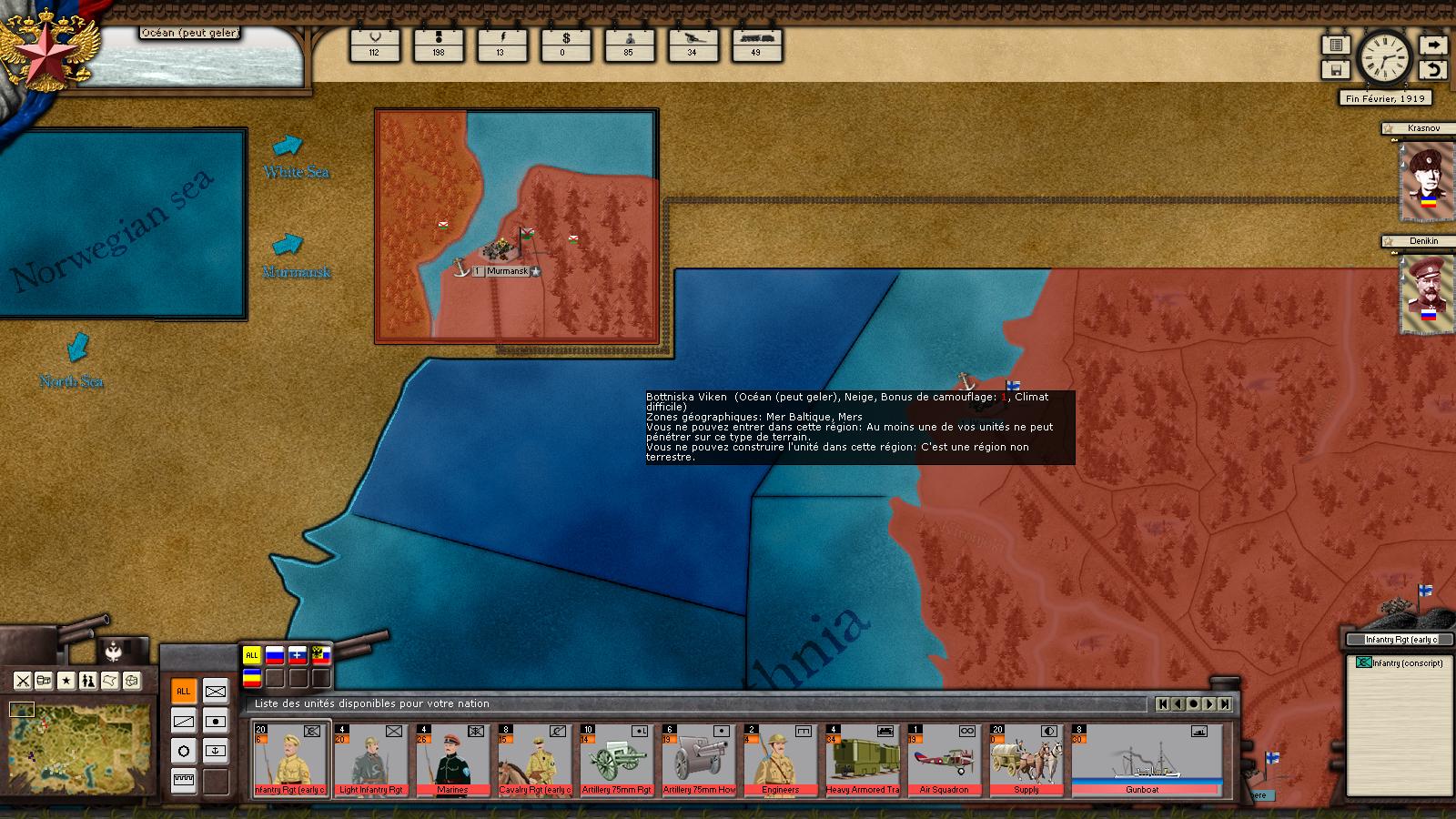Image resolution: width=1456 pixels, height=819 pixels.
Task: Open the save game floppy disk button
Action: pyautogui.click(x=1336, y=70)
